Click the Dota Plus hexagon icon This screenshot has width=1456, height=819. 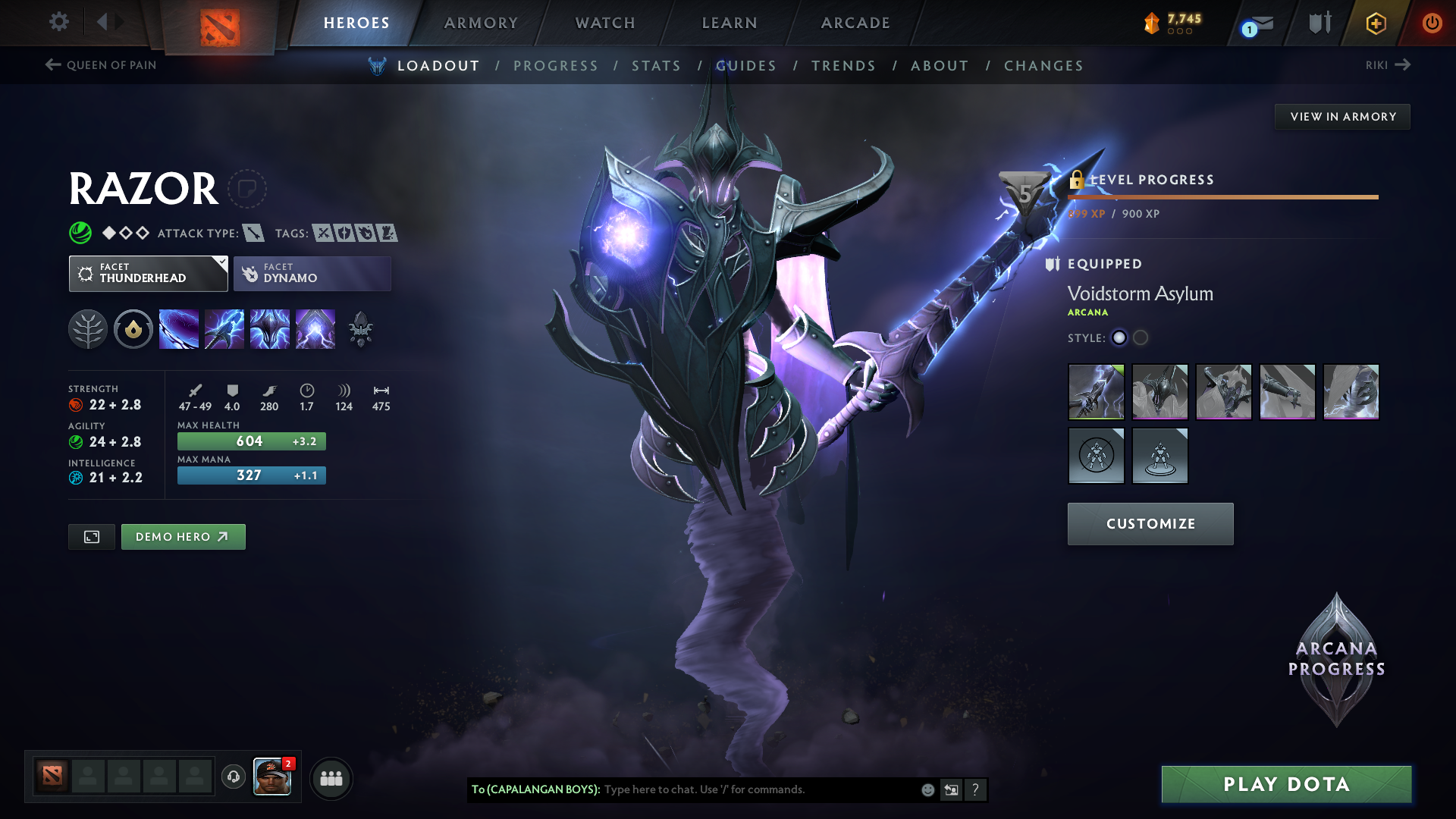tap(1375, 23)
